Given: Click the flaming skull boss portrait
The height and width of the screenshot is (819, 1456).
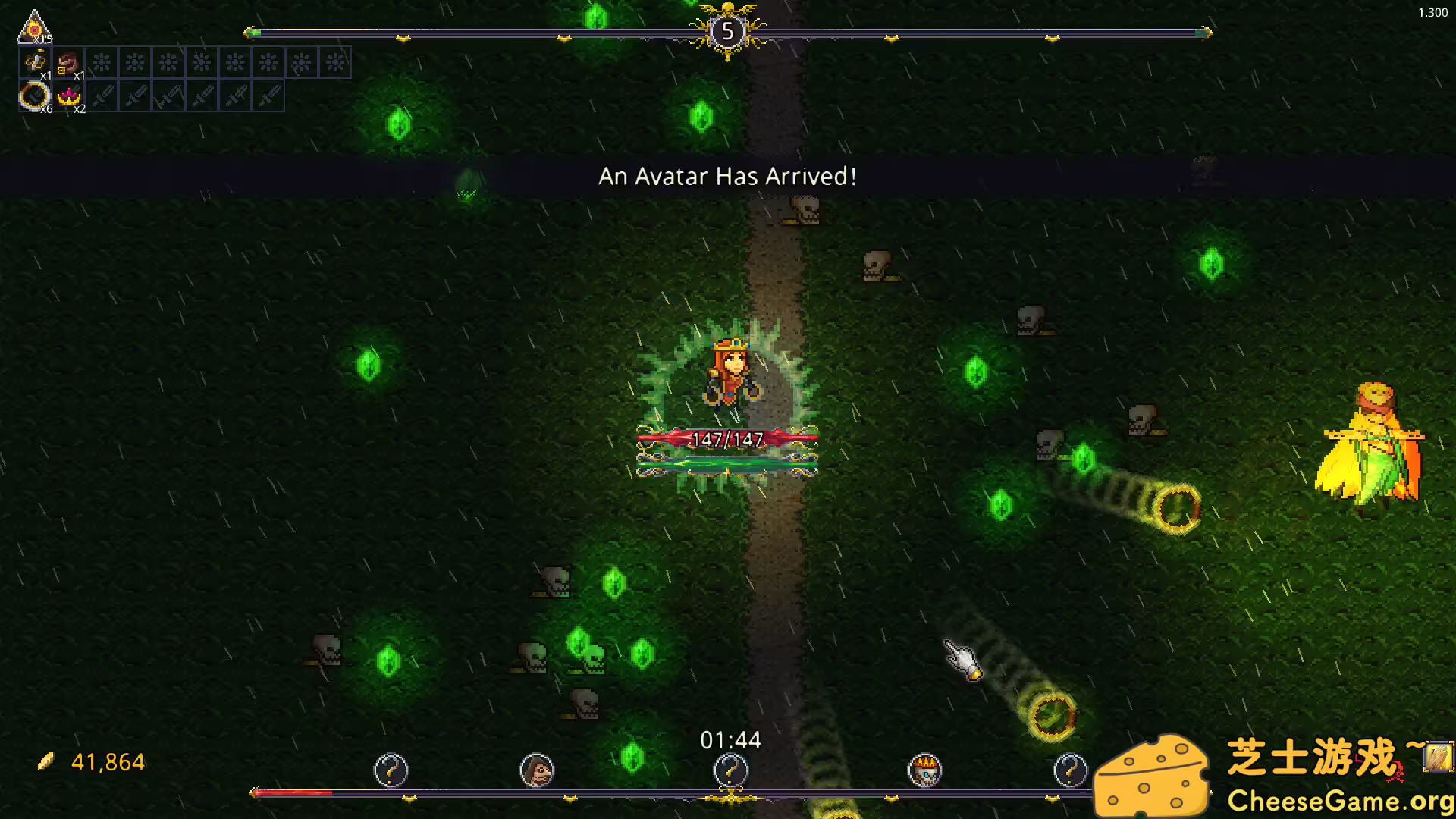Looking at the screenshot, I should [x=924, y=770].
